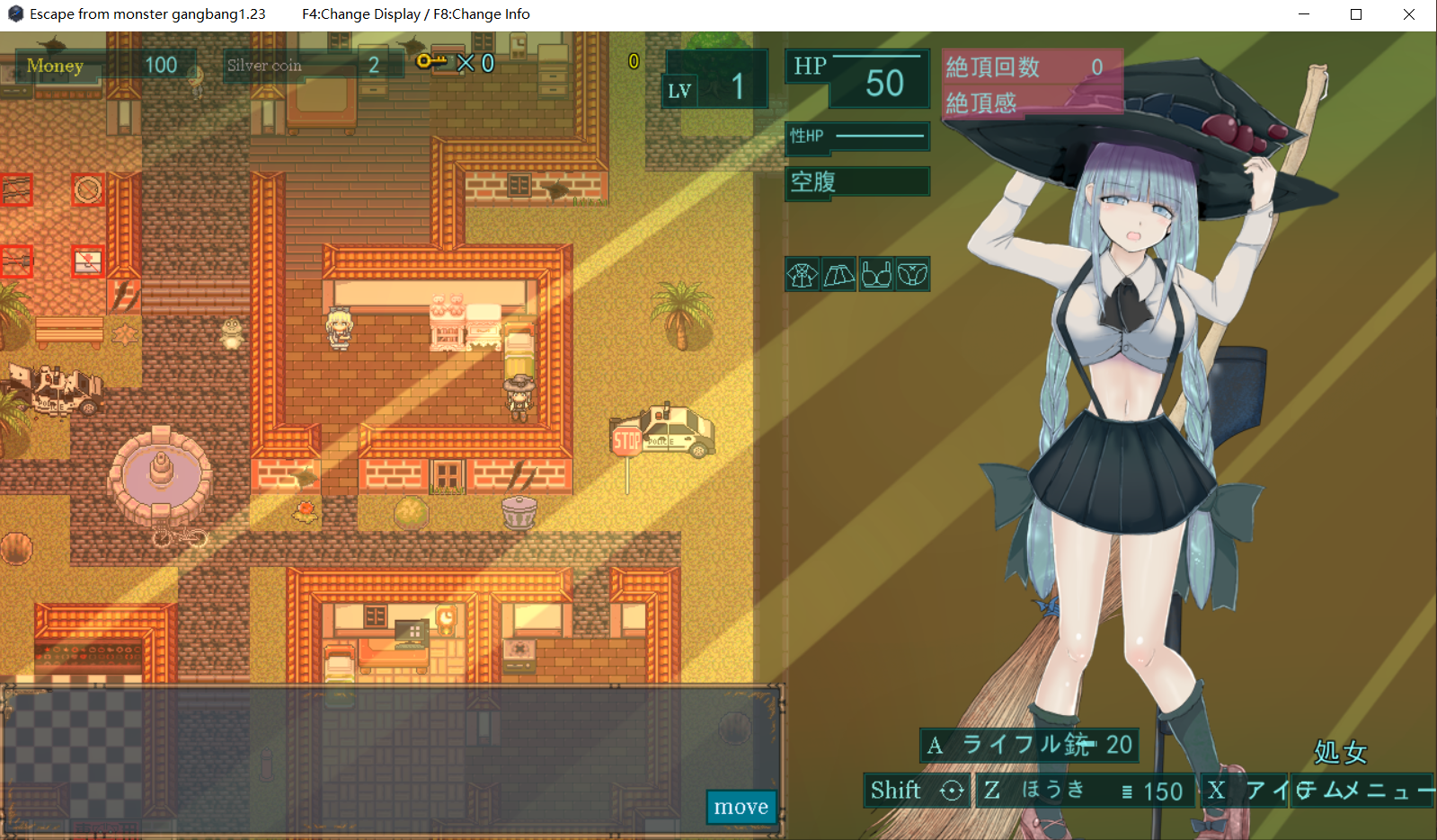
Task: Select the bra clothing icon
Action: pyautogui.click(x=876, y=274)
